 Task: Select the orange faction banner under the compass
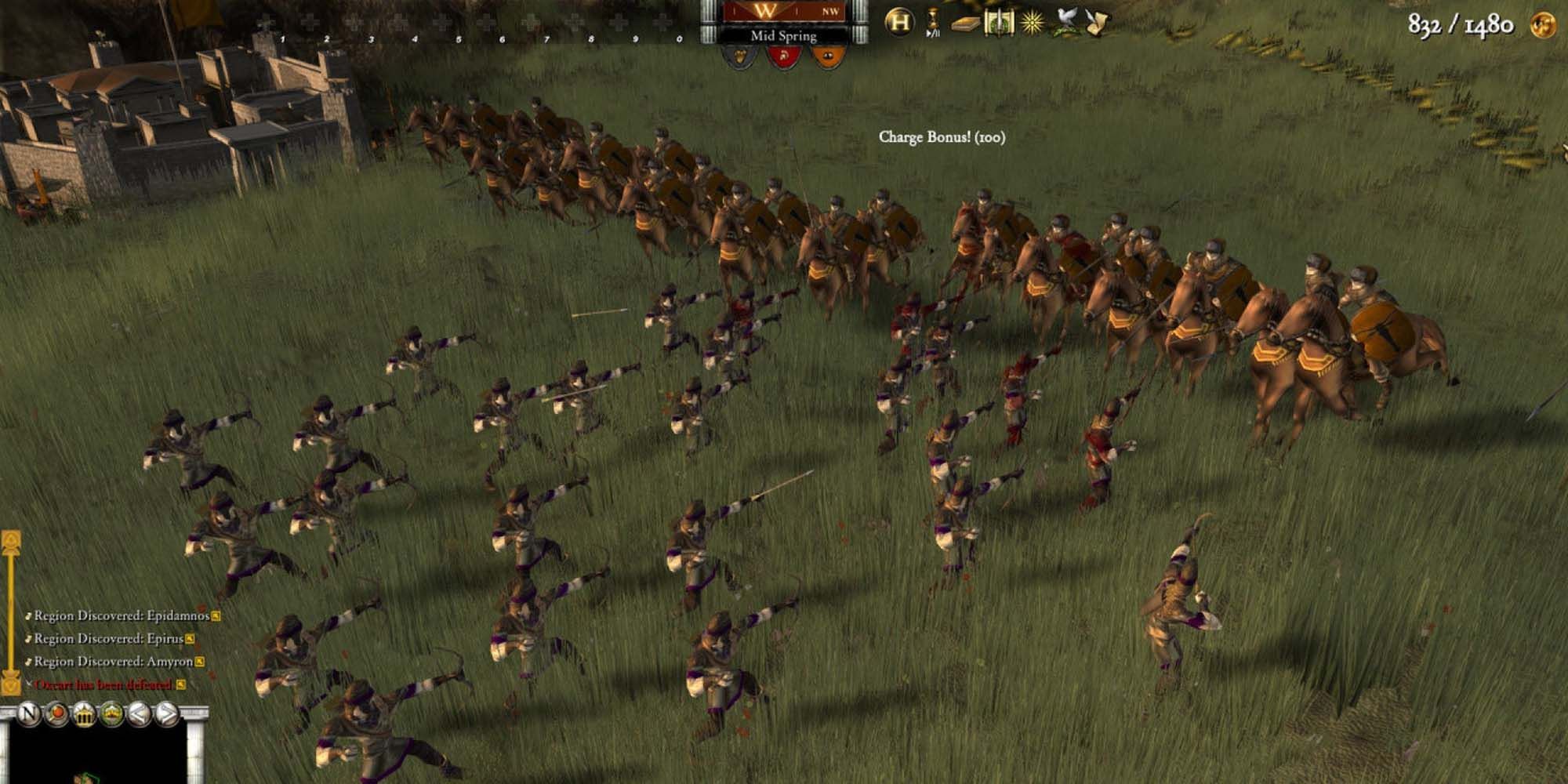click(x=827, y=55)
